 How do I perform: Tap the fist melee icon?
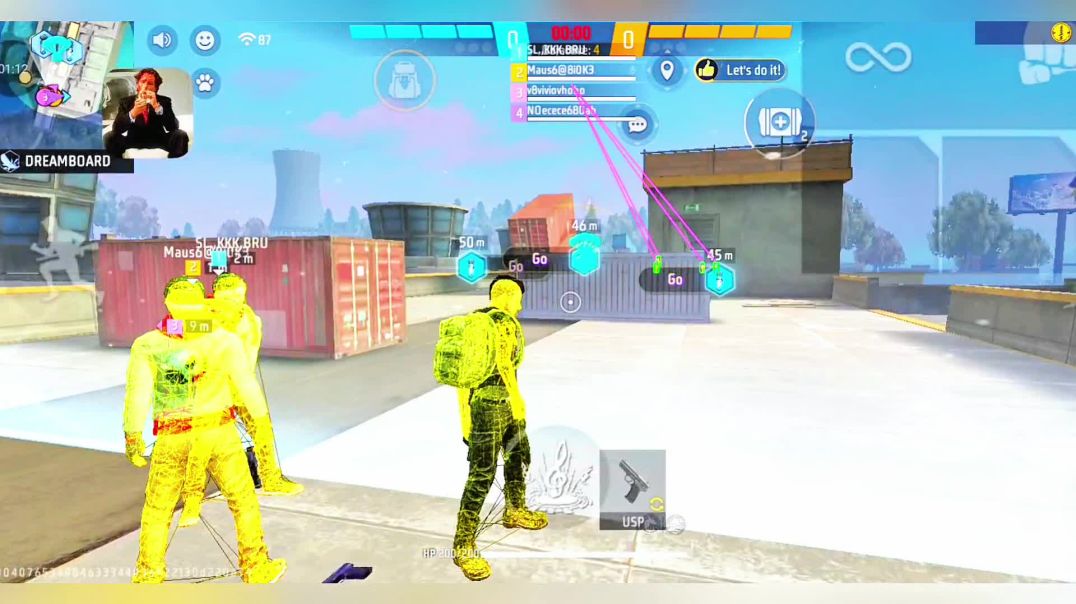coord(1044,69)
